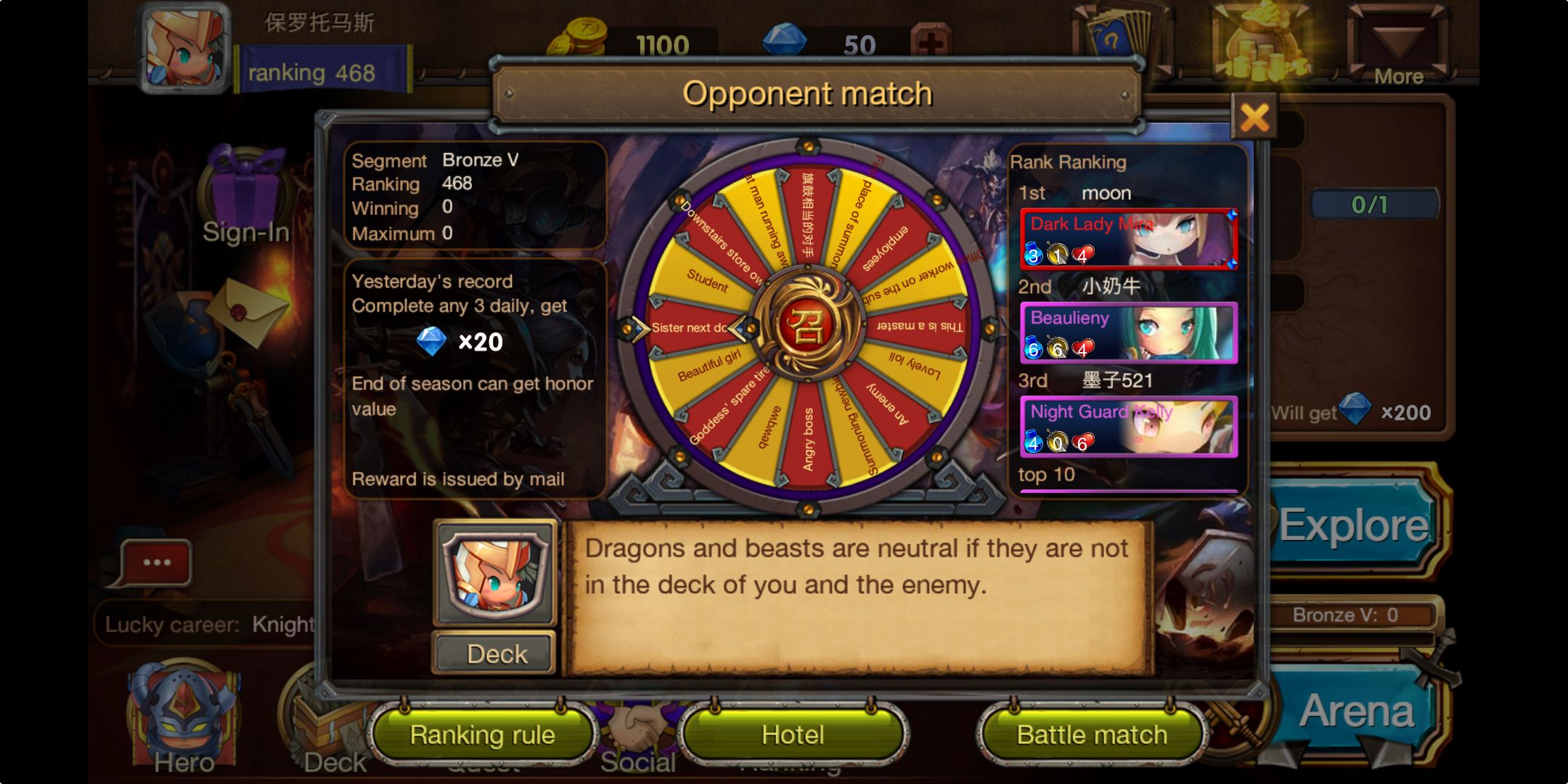Enter the Arena
The height and width of the screenshot is (784, 1568).
1356,710
